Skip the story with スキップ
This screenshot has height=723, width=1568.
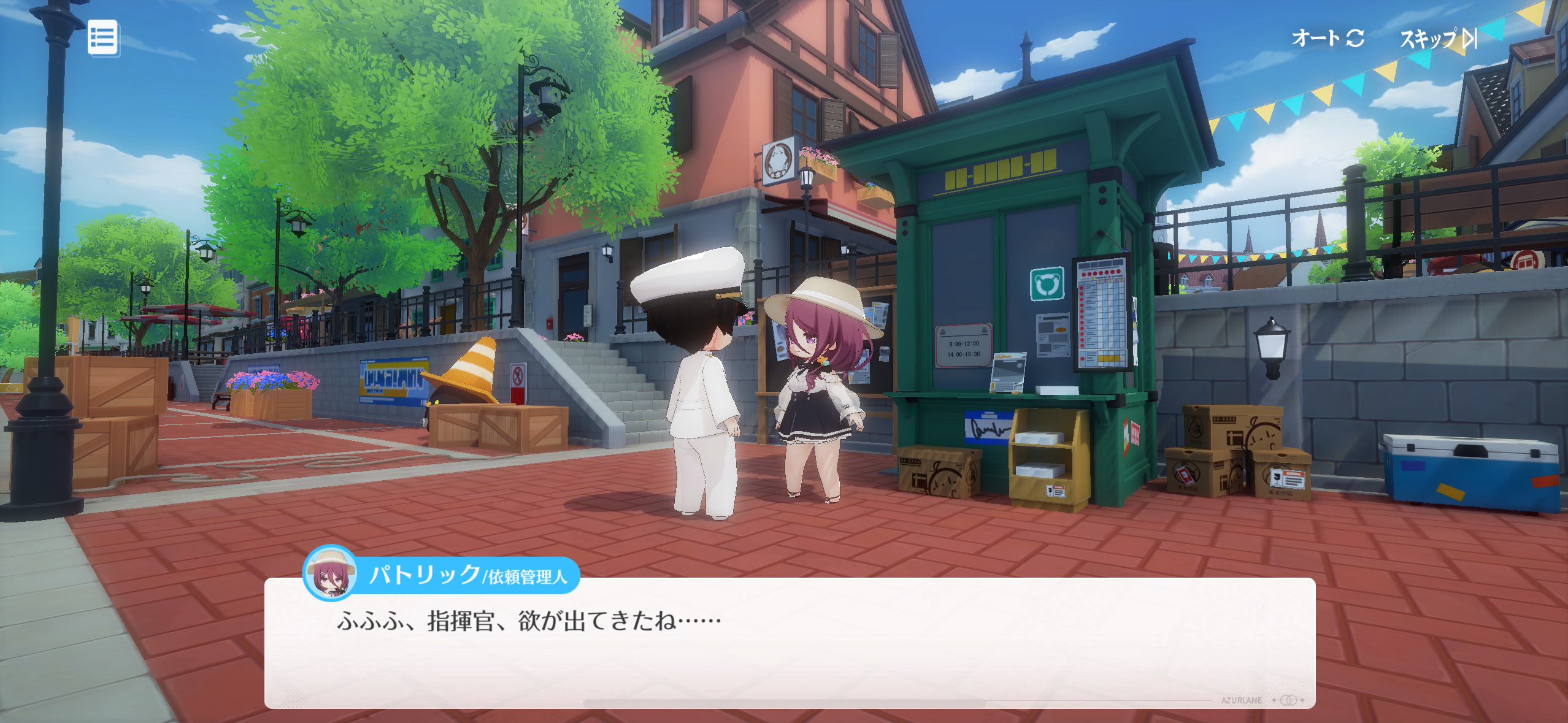(x=1437, y=39)
